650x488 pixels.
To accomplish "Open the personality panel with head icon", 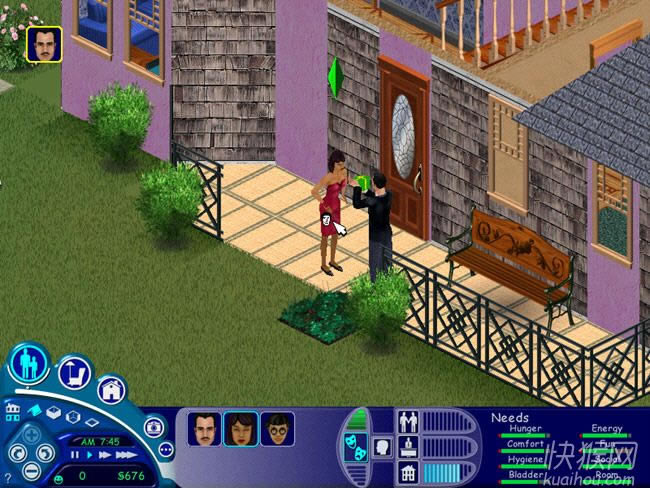I will coord(382,447).
